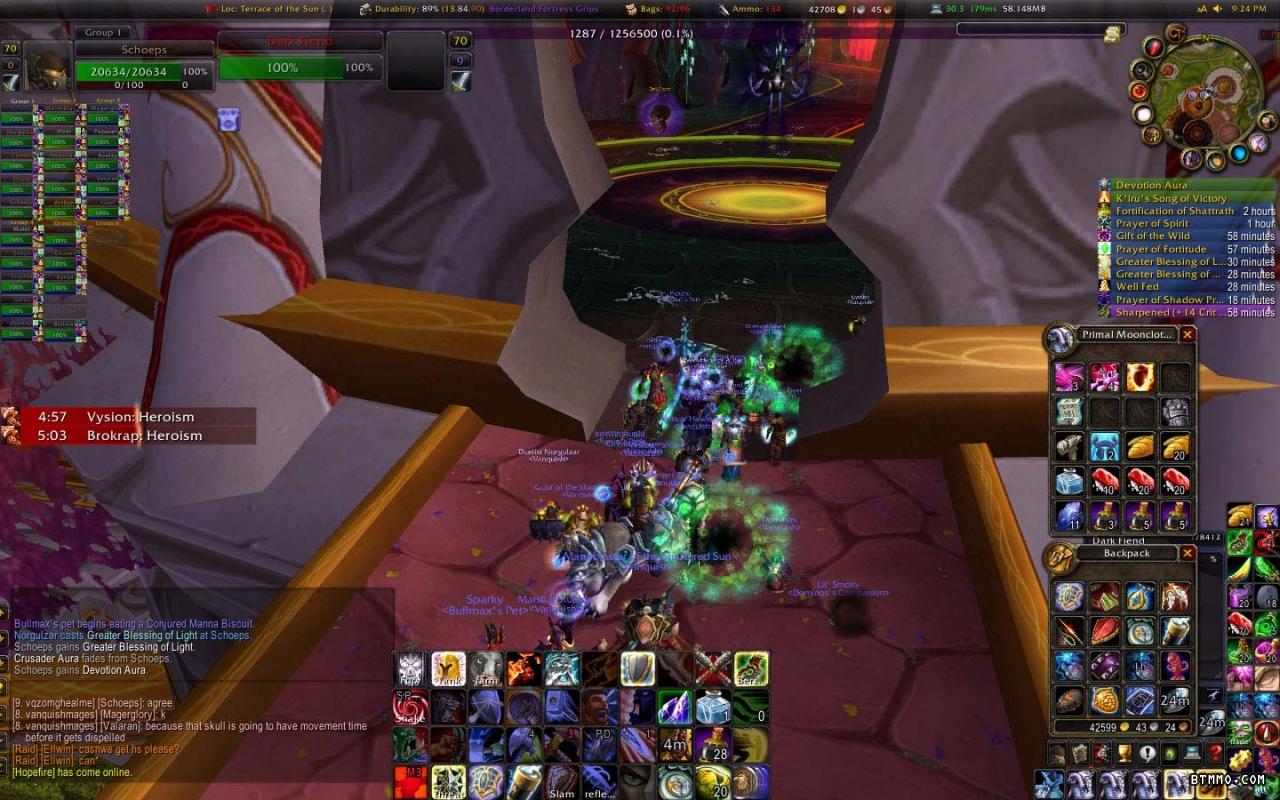Use the potion with 28 charges
This screenshot has height=800, width=1280.
coord(713,744)
